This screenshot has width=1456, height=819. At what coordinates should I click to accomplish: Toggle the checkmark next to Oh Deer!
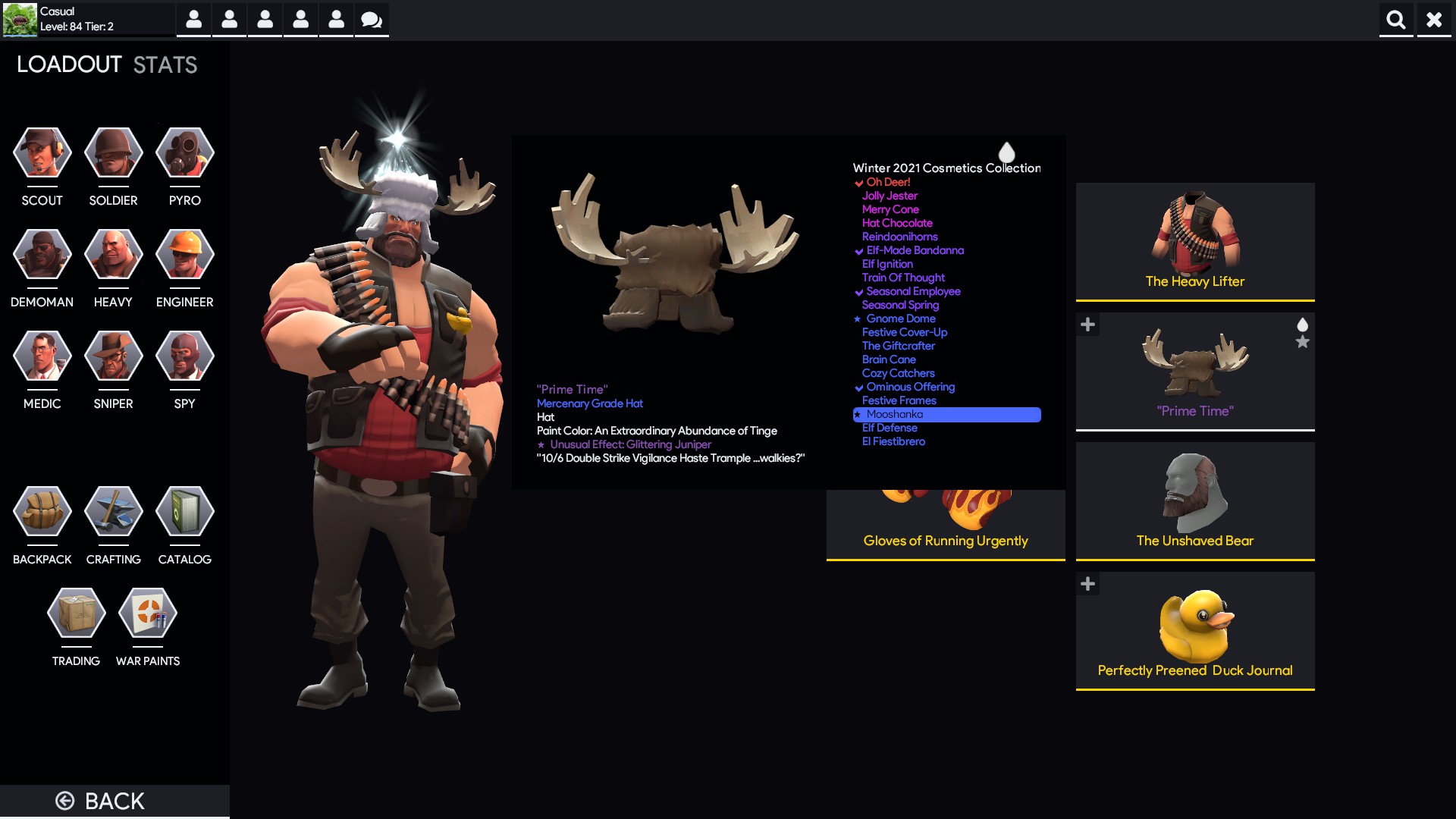[x=858, y=182]
